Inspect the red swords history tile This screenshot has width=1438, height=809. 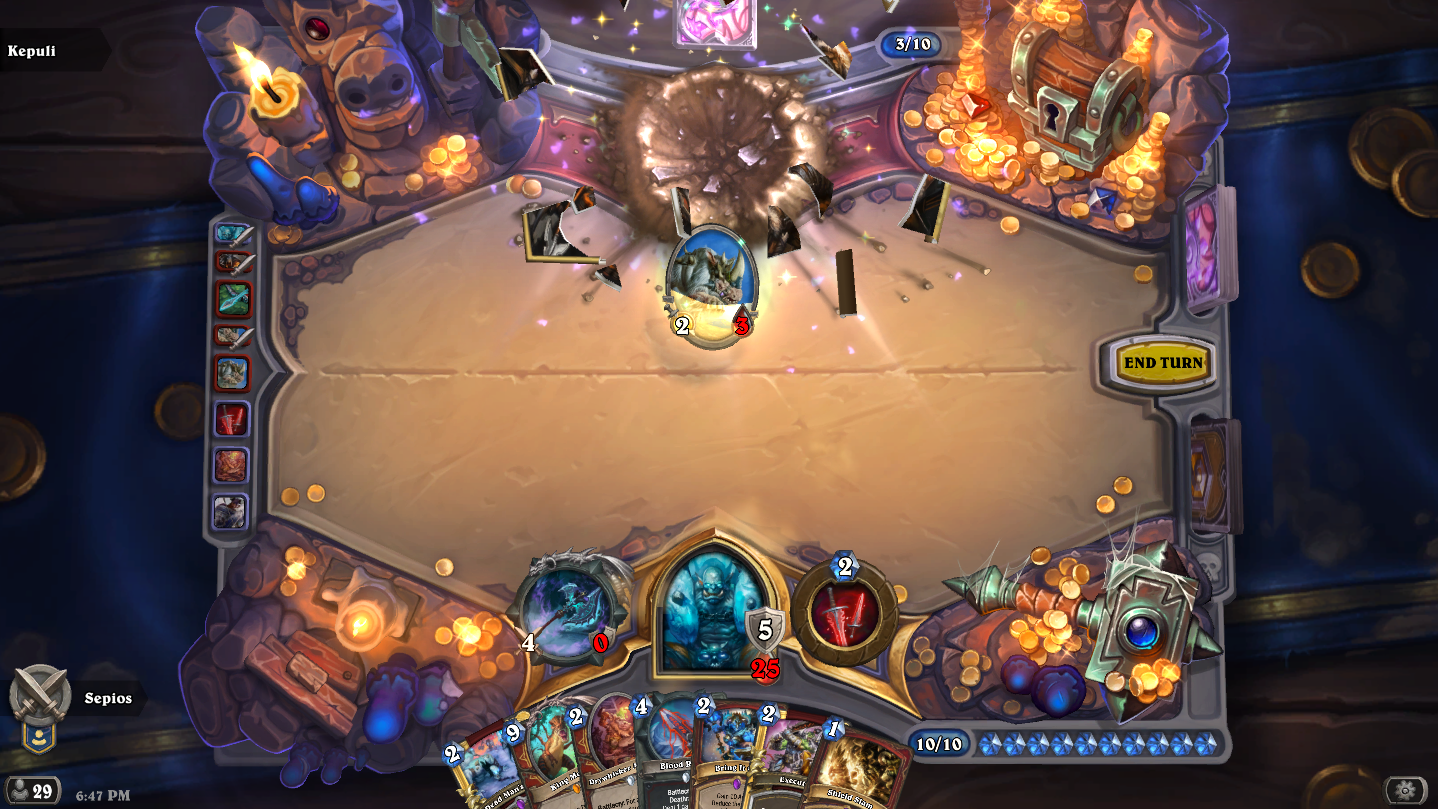232,420
